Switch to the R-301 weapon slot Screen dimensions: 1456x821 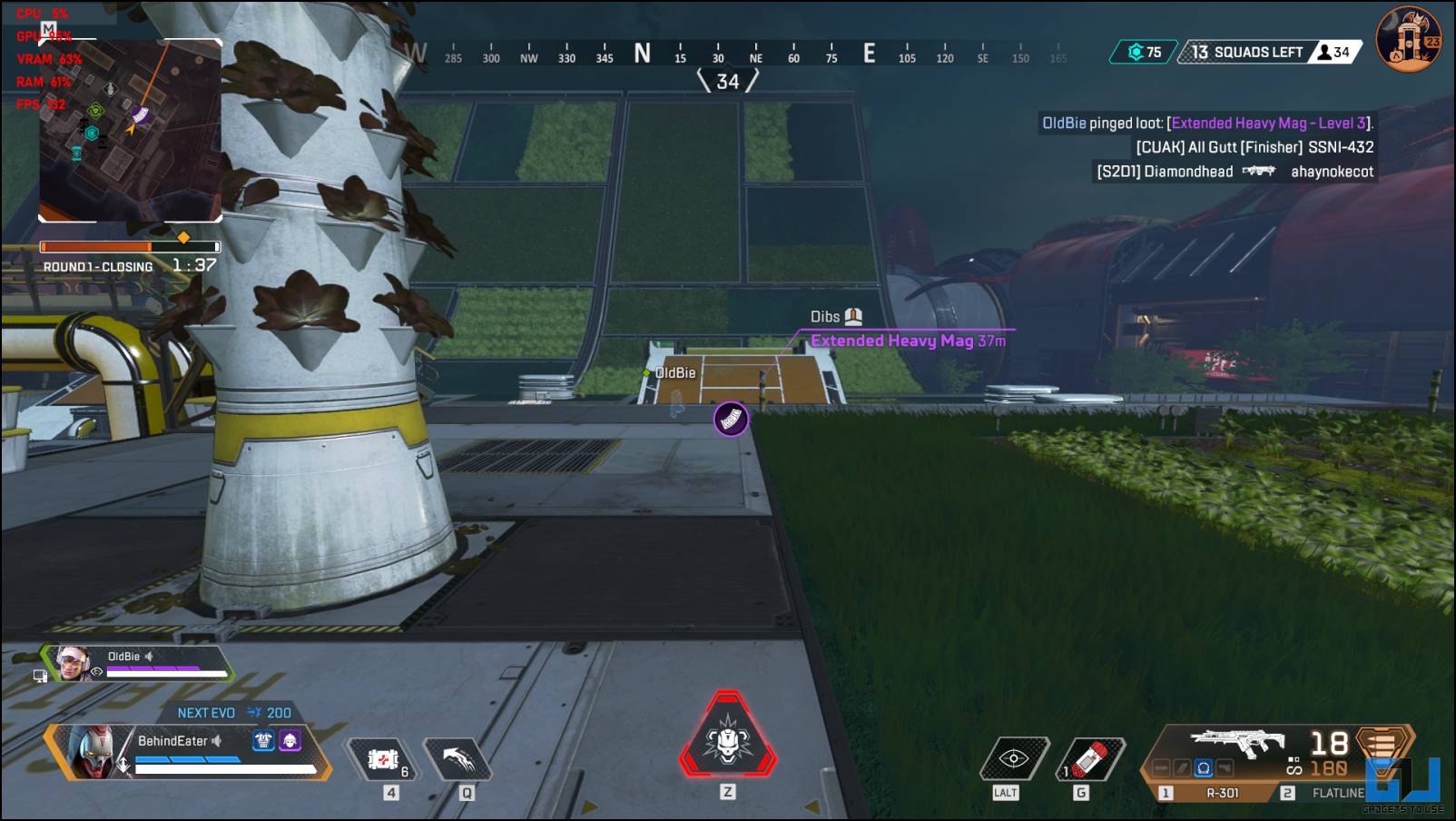point(1221,793)
